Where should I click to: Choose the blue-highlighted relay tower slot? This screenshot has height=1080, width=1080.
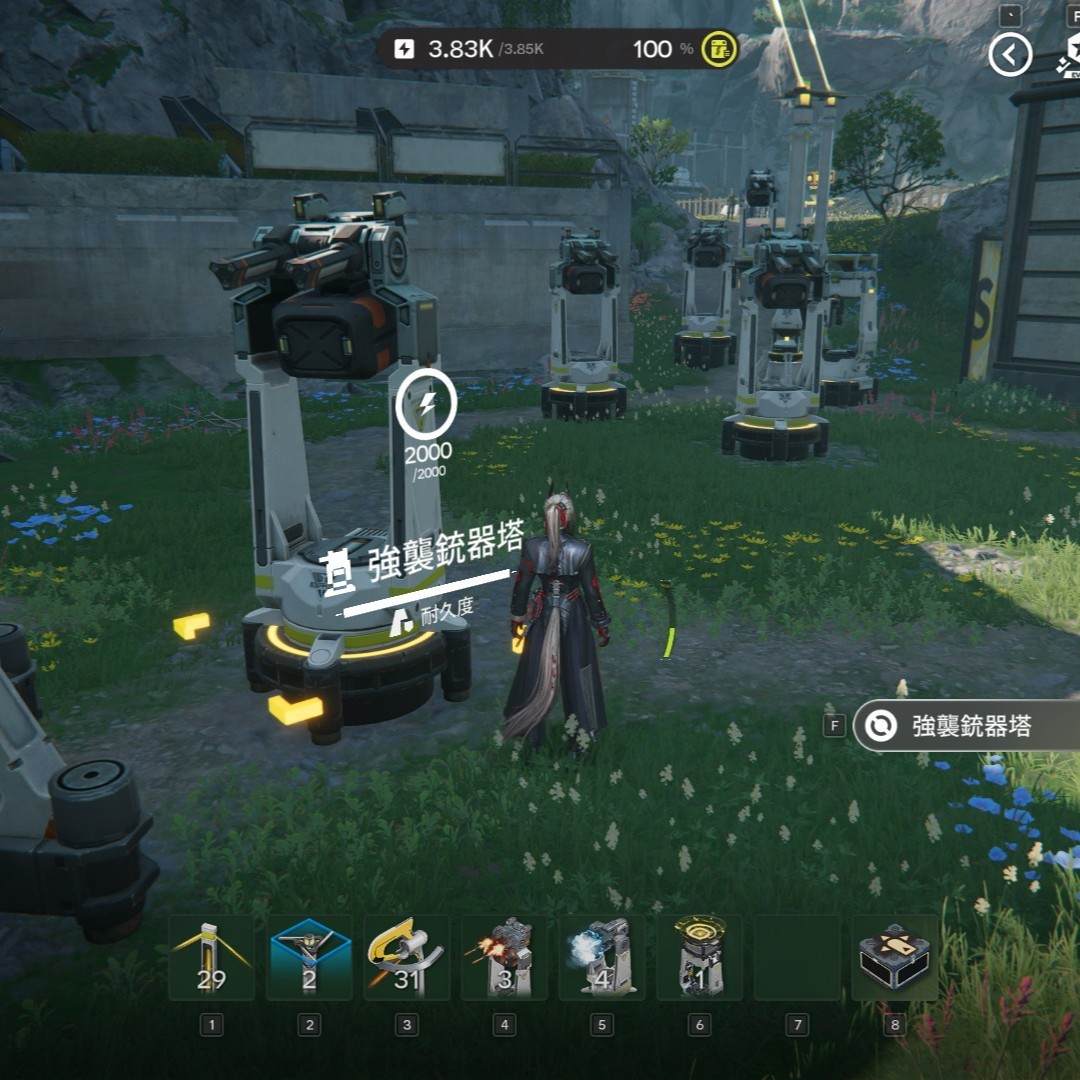tap(309, 958)
